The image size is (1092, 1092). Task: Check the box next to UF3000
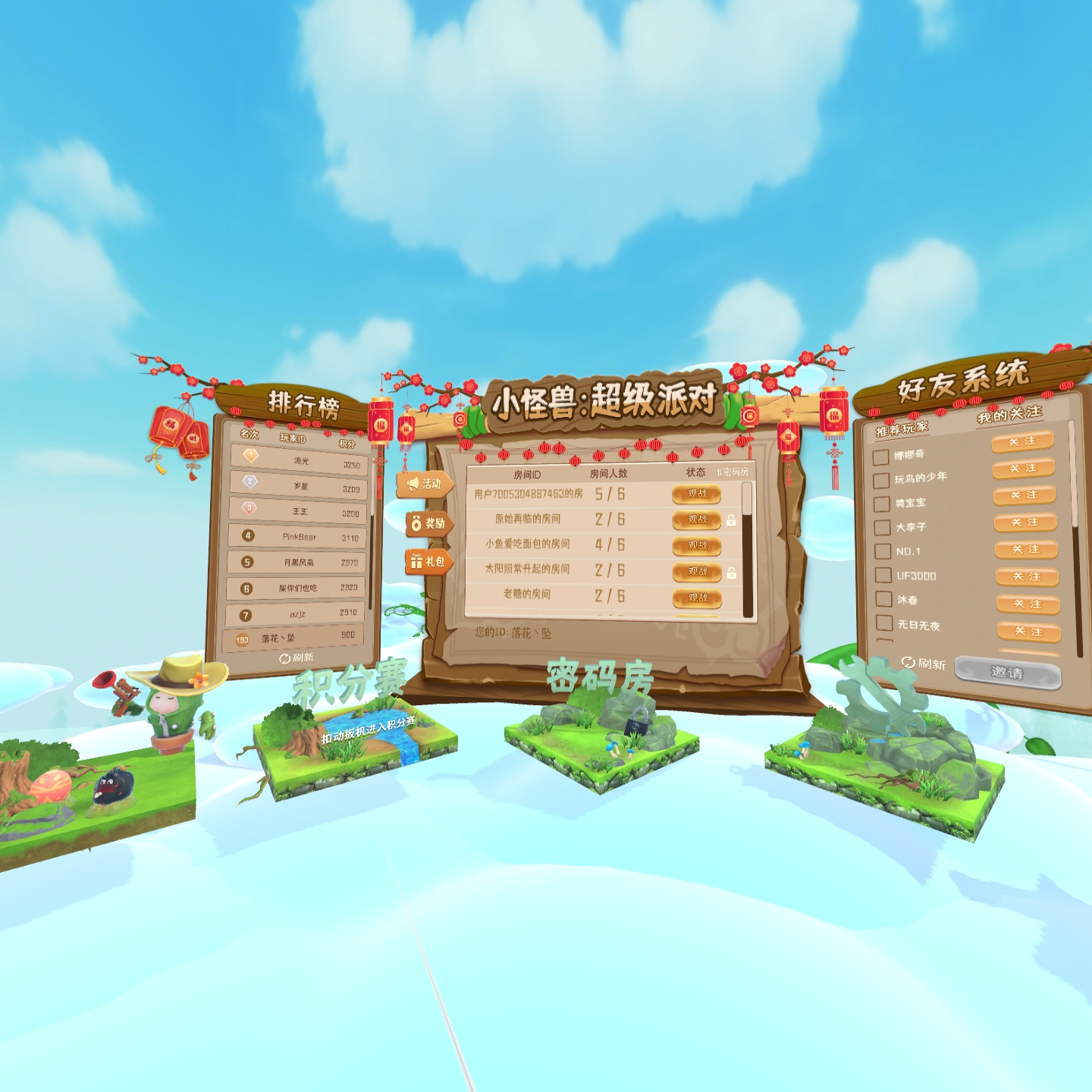[x=882, y=576]
